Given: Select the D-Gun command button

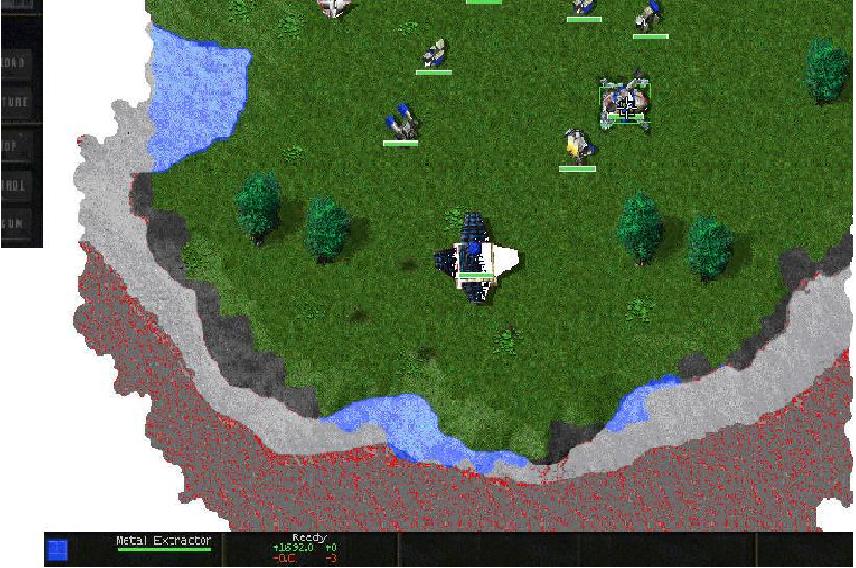Looking at the screenshot, I should coord(17,222).
